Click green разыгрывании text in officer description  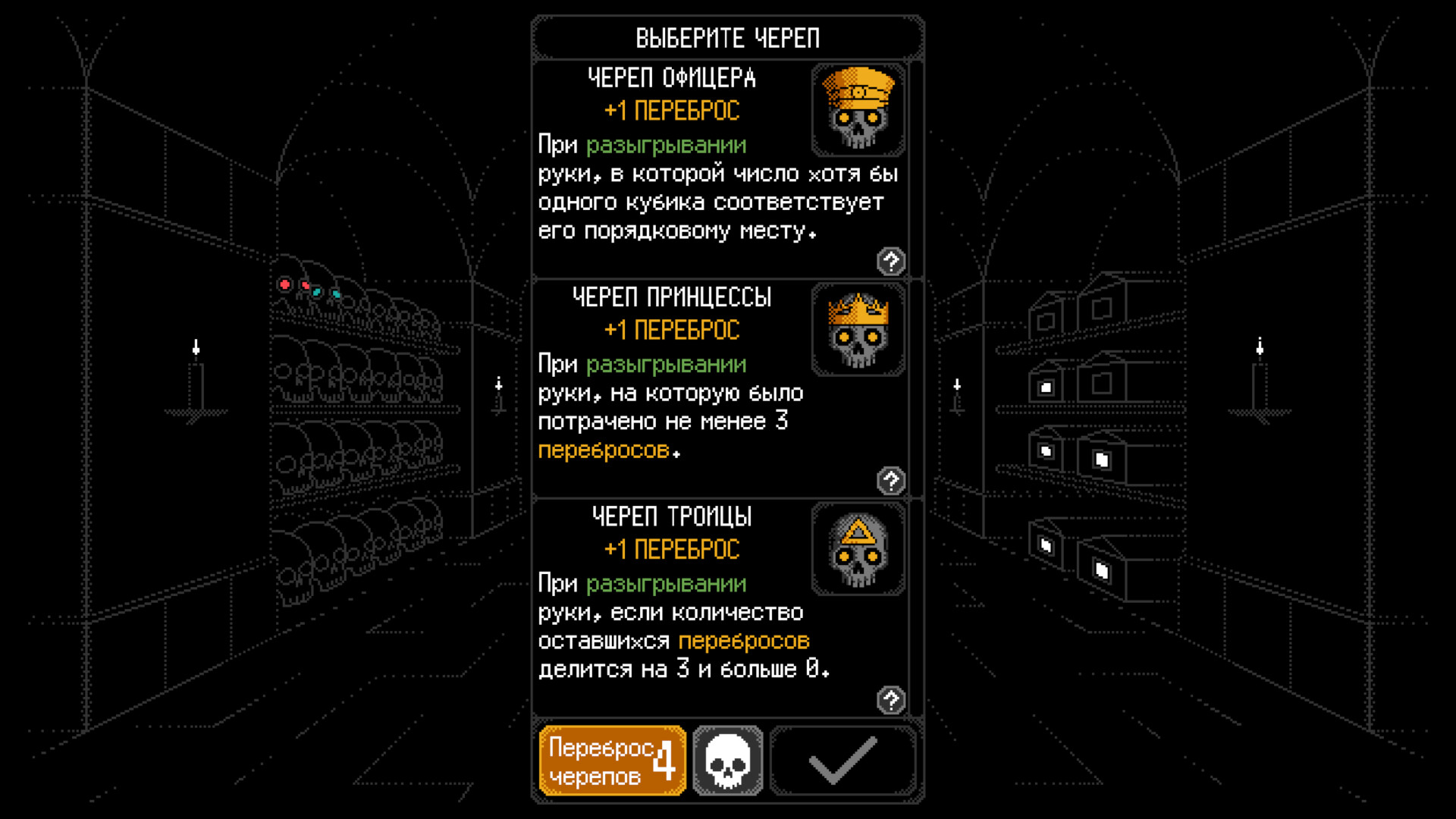click(666, 144)
